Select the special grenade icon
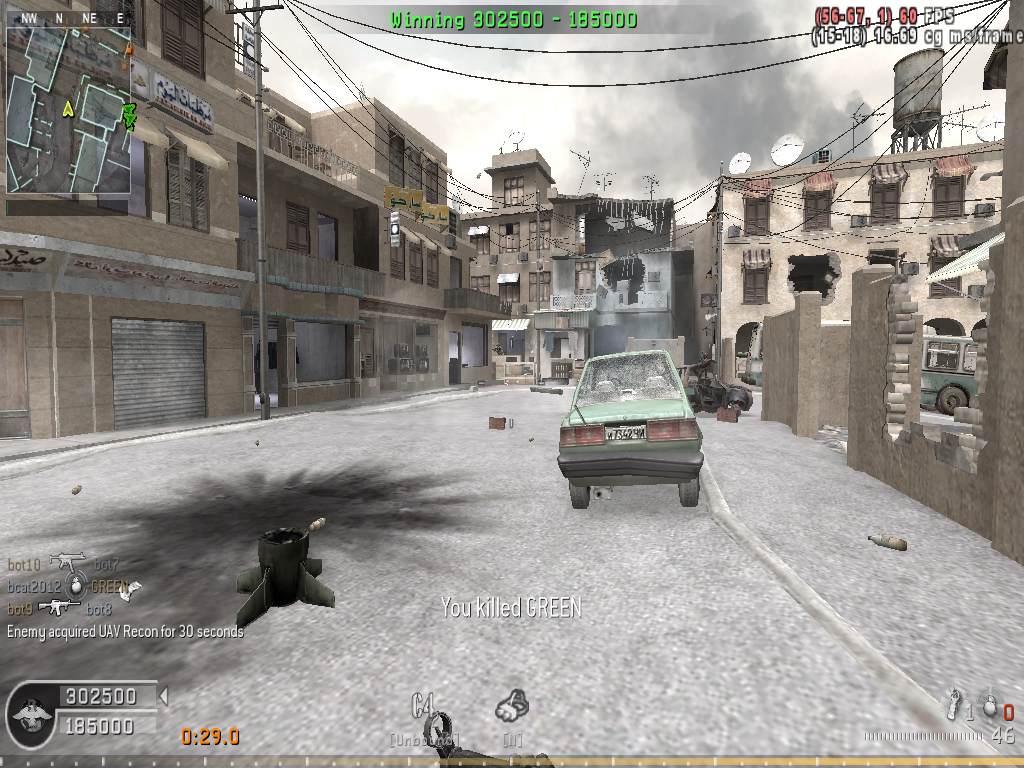 [955, 704]
